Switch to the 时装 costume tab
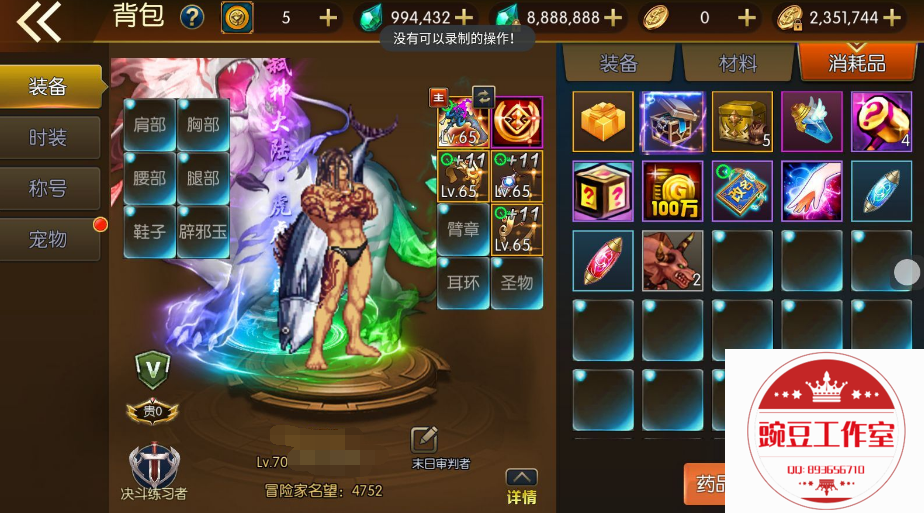This screenshot has width=924, height=513. pyautogui.click(x=48, y=138)
